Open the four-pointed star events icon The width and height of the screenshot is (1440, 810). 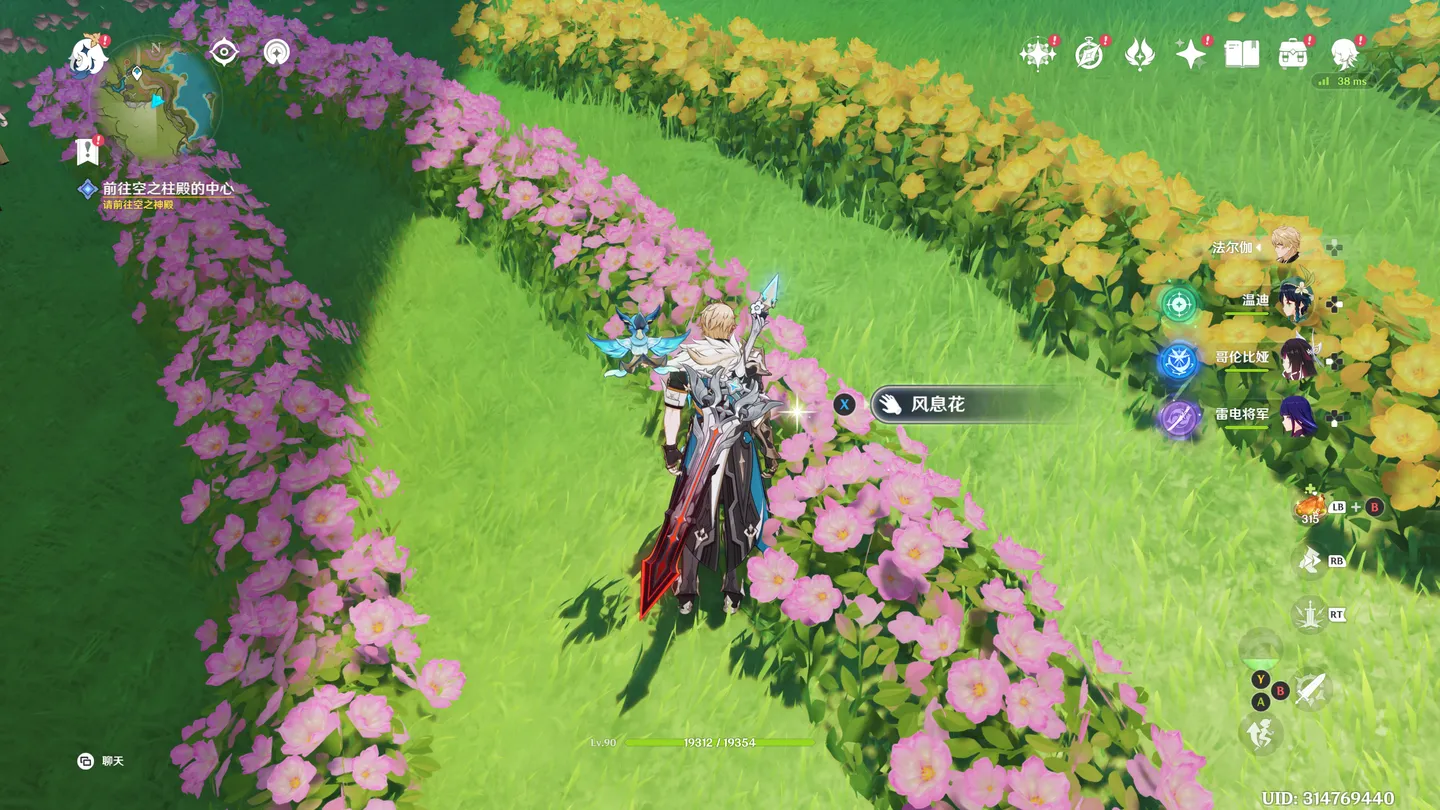tap(1037, 54)
